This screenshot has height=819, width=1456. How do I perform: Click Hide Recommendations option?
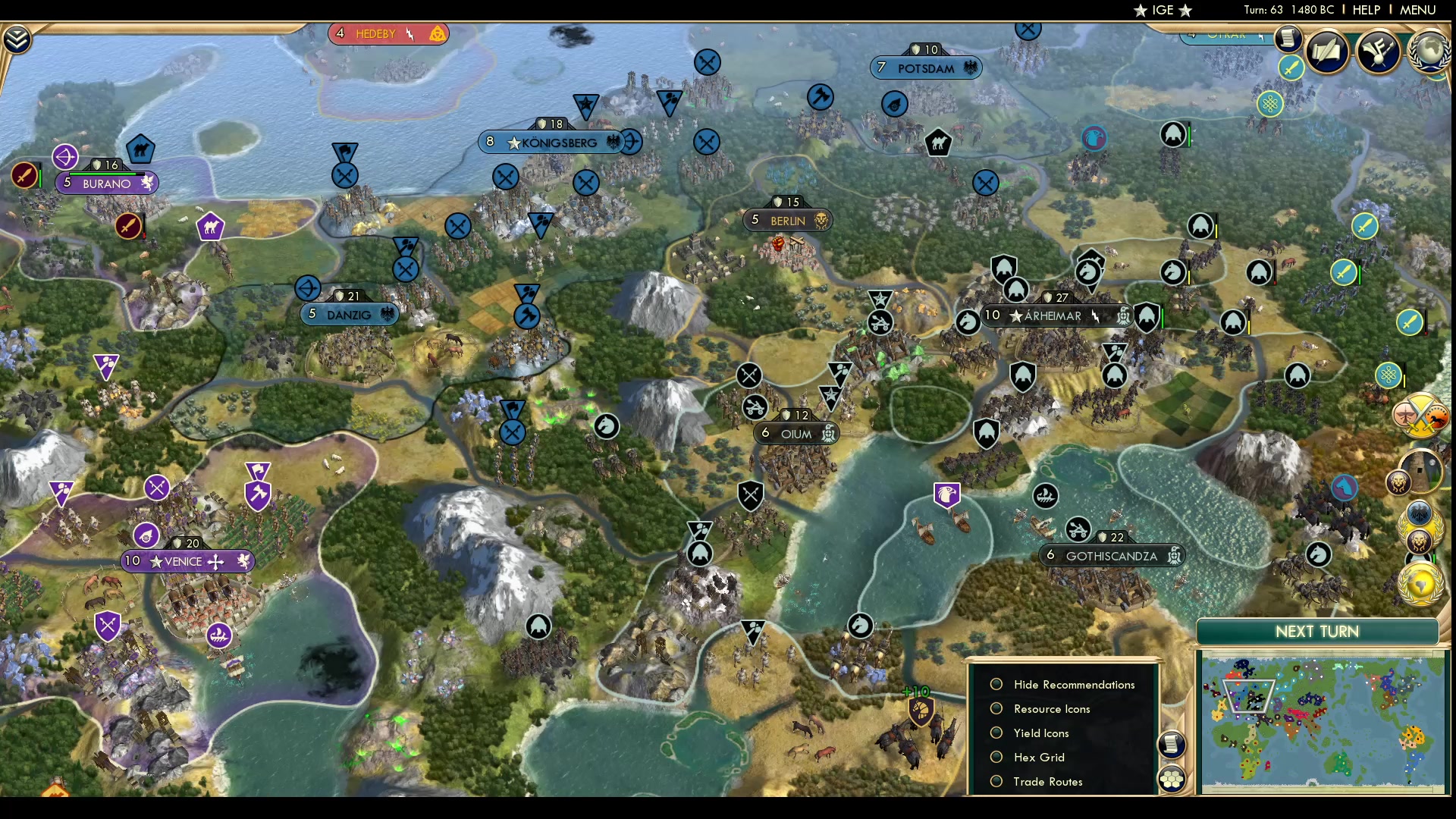coord(1074,684)
